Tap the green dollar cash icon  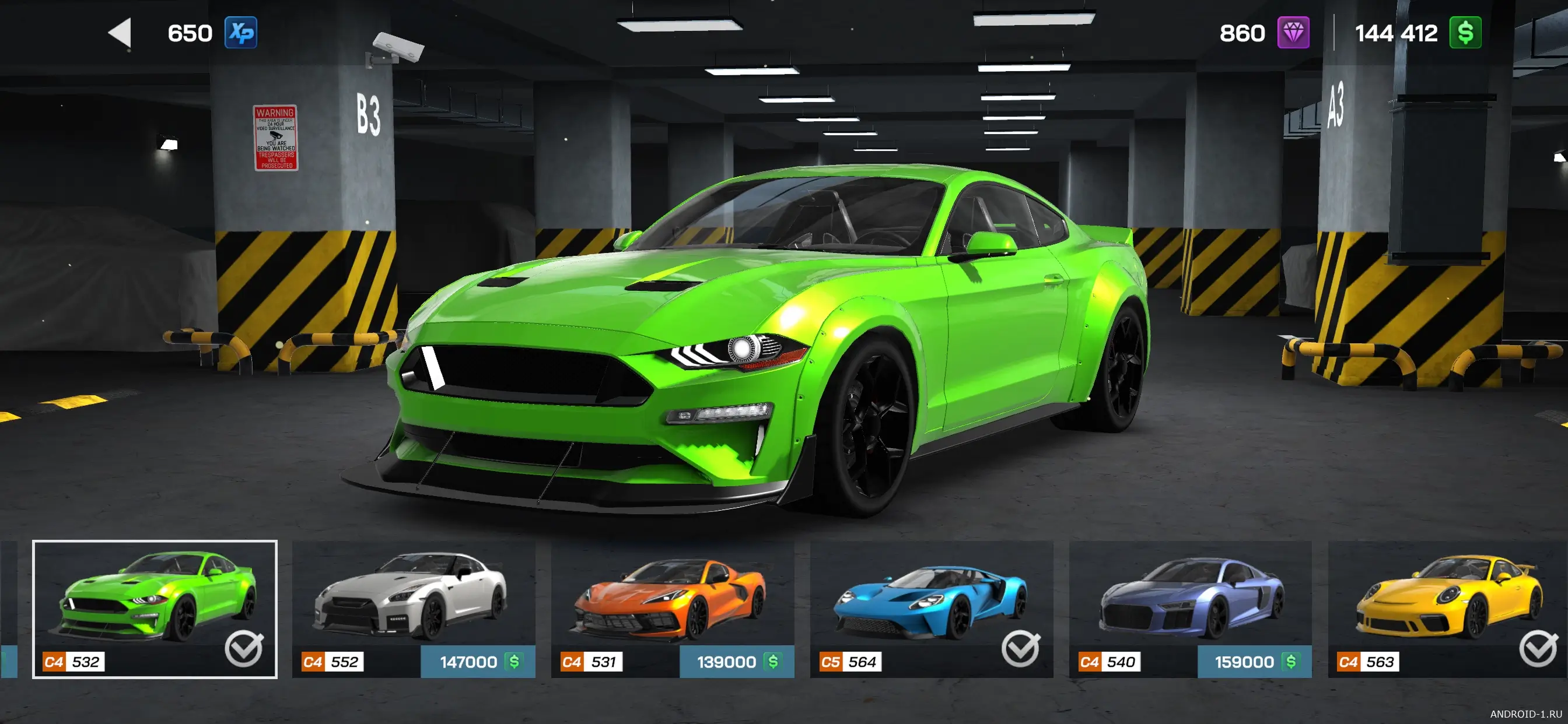(x=1465, y=33)
